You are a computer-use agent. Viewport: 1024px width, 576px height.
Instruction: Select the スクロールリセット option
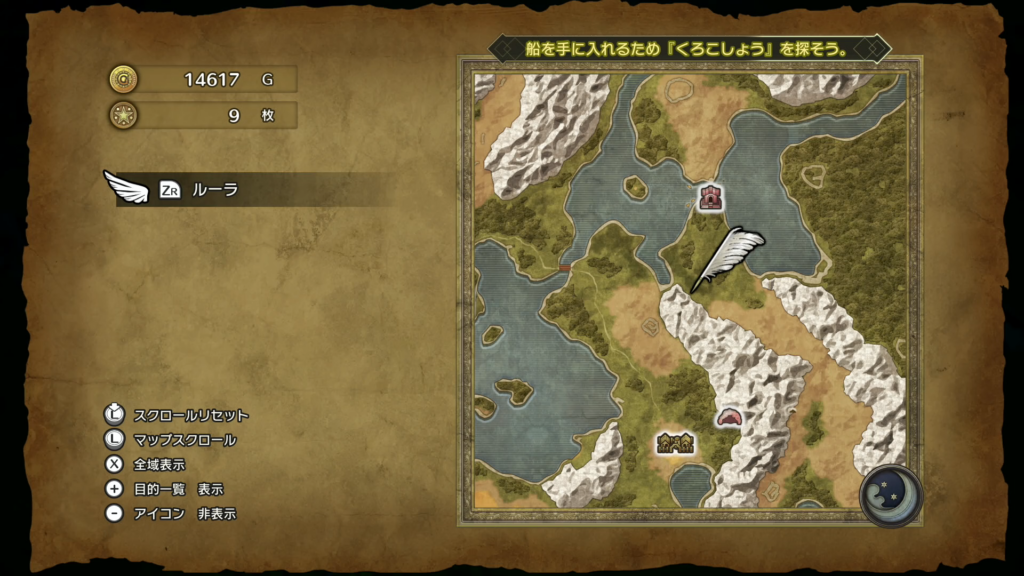point(190,415)
